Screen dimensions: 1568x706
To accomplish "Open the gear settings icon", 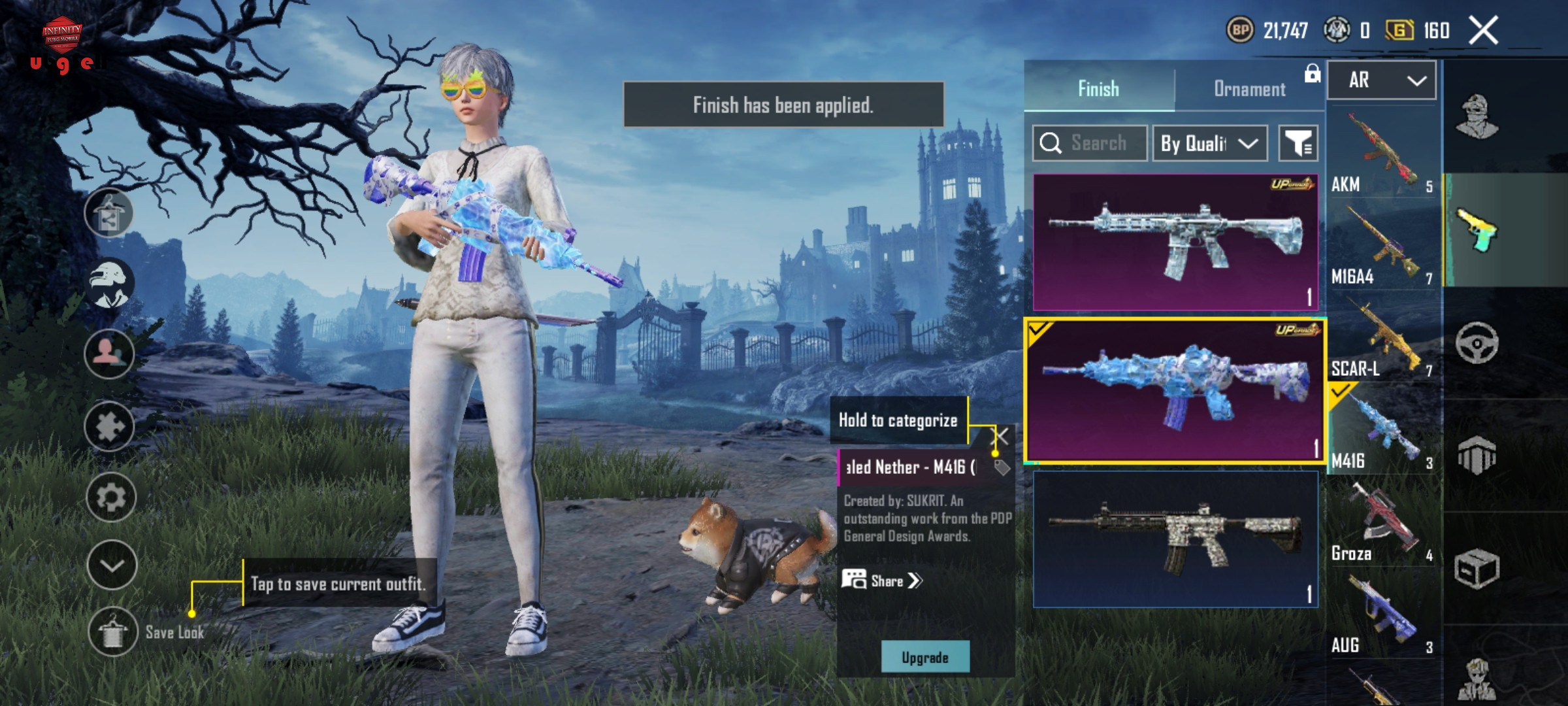I will (110, 498).
